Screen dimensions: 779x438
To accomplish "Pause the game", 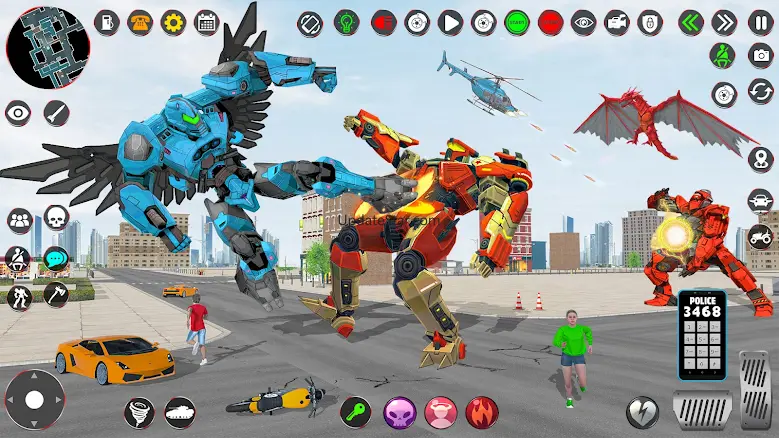I will pyautogui.click(x=759, y=21).
